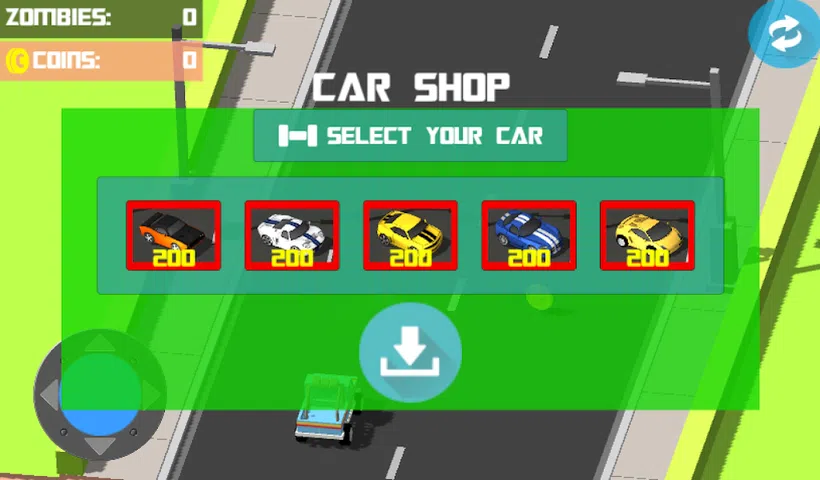Select the black and orange car

[173, 235]
